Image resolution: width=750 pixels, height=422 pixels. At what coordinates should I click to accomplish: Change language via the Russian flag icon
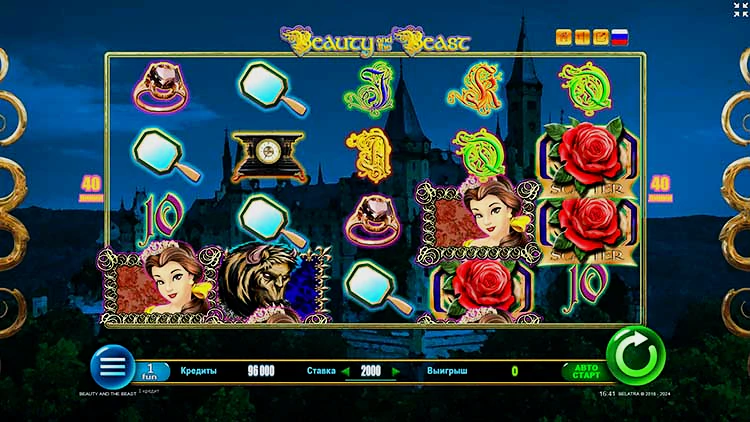(x=619, y=37)
